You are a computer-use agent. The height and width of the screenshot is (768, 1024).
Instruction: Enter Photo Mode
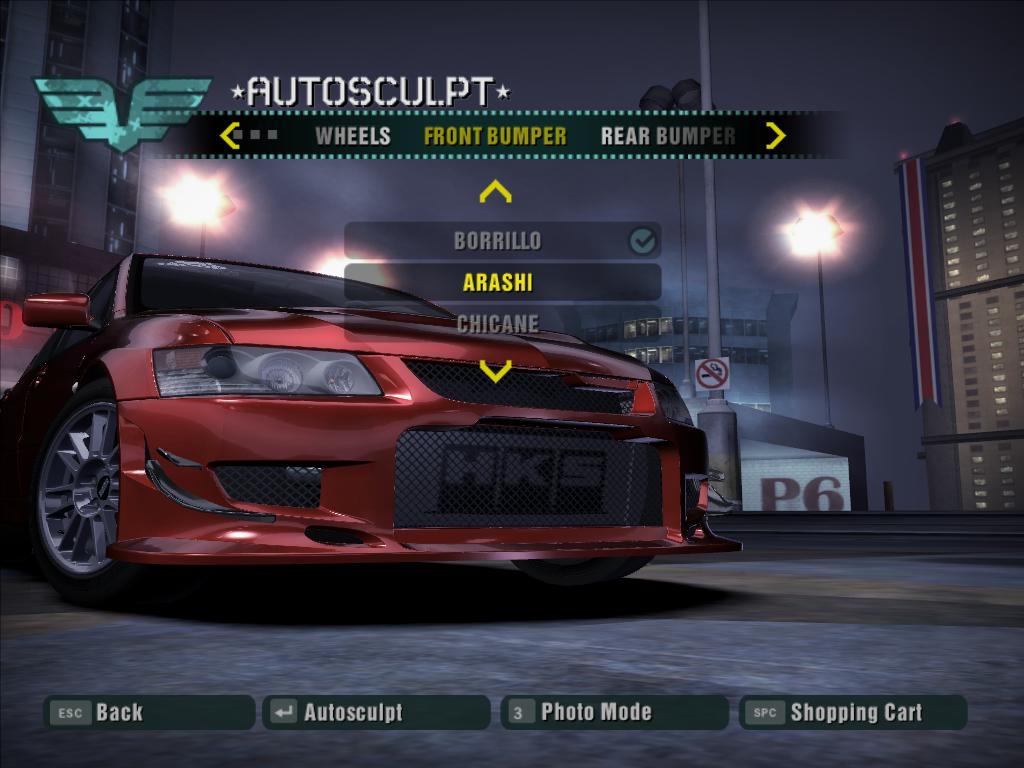(614, 713)
